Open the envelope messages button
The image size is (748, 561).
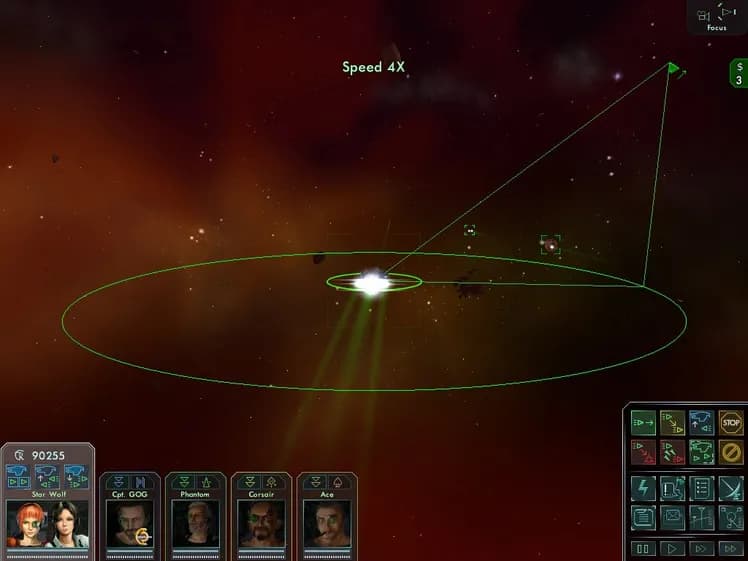[673, 517]
